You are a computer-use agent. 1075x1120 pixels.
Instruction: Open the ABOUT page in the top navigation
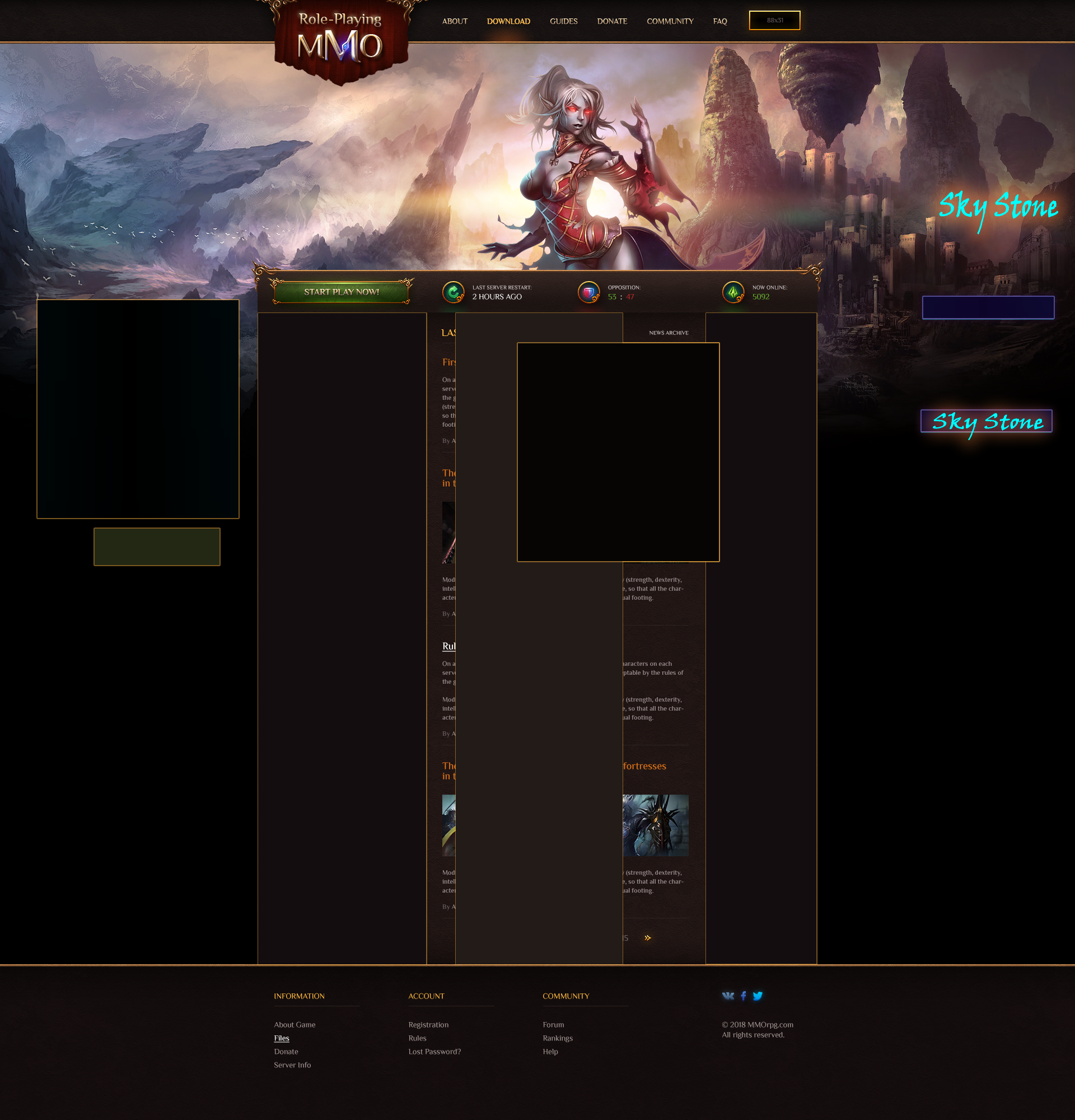[455, 21]
